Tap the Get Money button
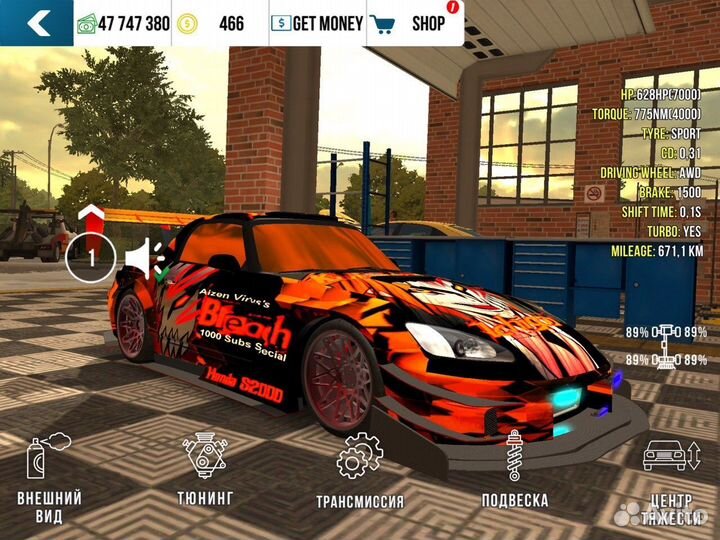This screenshot has height=540, width=720. (x=317, y=23)
